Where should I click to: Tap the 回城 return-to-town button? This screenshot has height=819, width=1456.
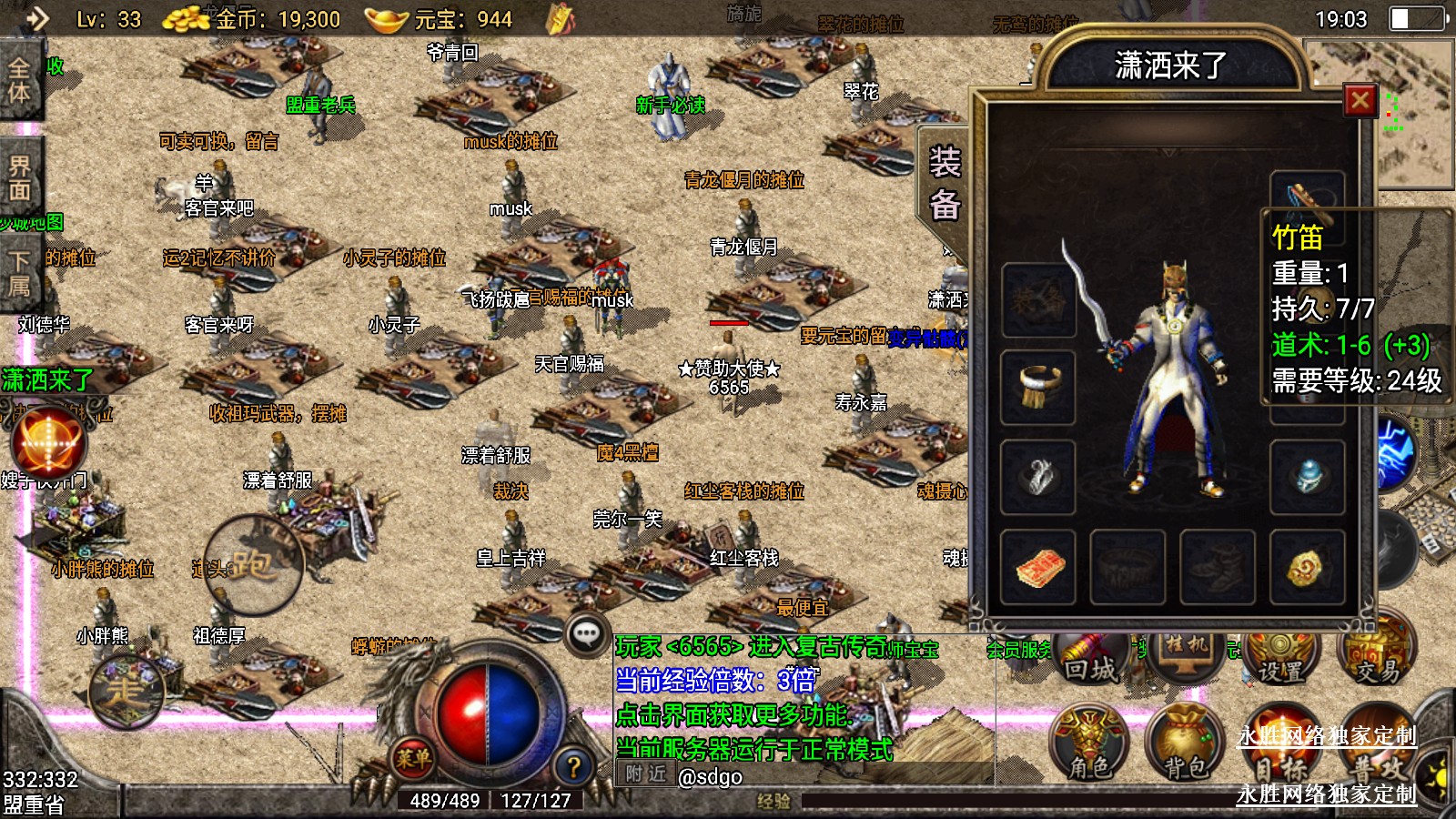(1089, 660)
